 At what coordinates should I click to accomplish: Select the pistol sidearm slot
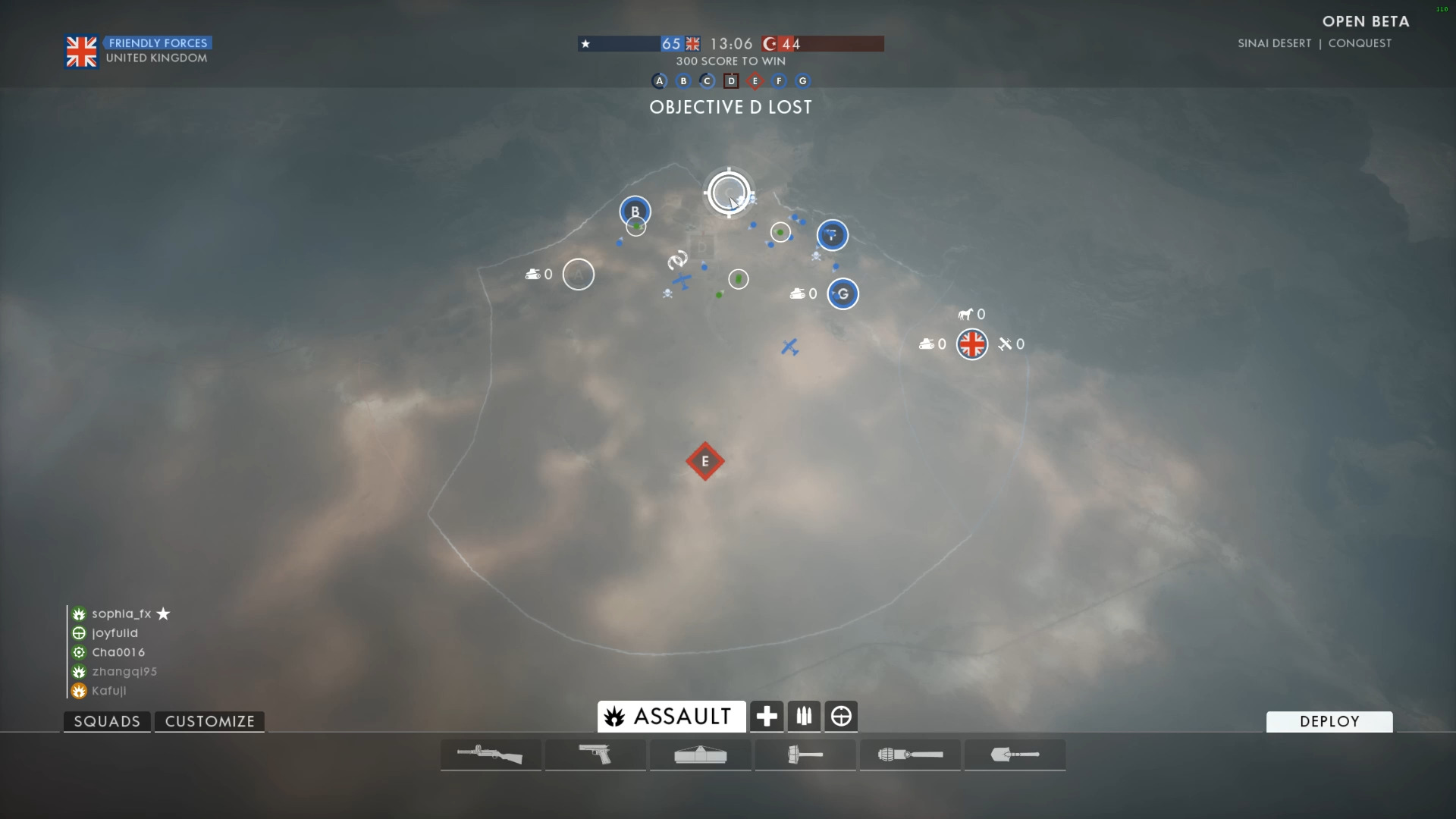(595, 755)
